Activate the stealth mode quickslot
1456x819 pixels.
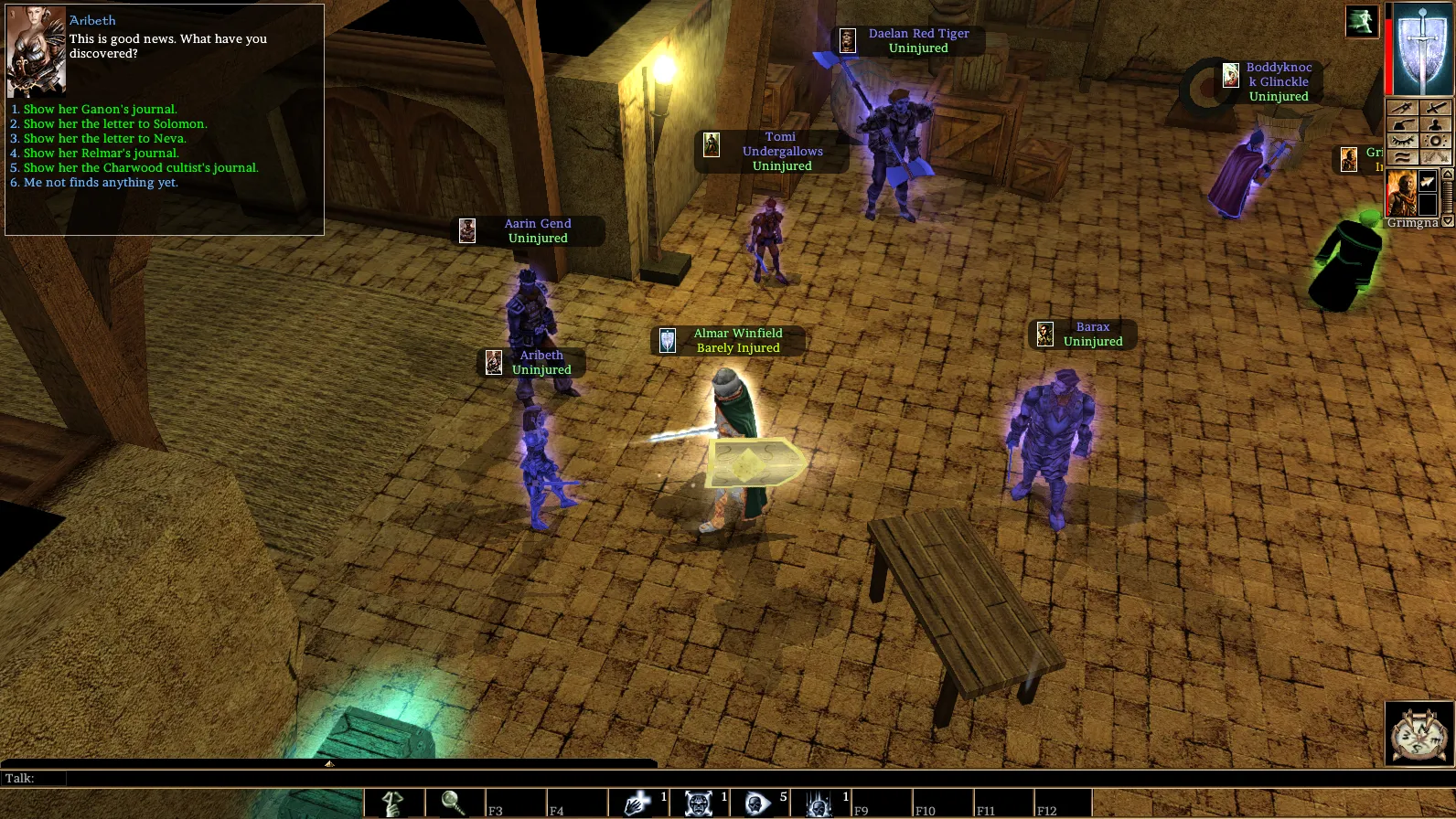[x=394, y=803]
